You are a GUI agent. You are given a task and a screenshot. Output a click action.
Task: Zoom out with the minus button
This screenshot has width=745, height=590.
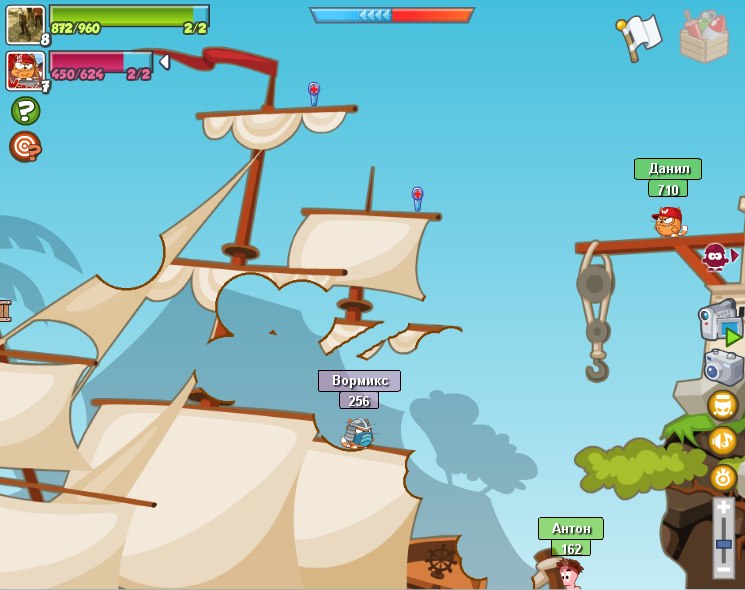[x=723, y=568]
